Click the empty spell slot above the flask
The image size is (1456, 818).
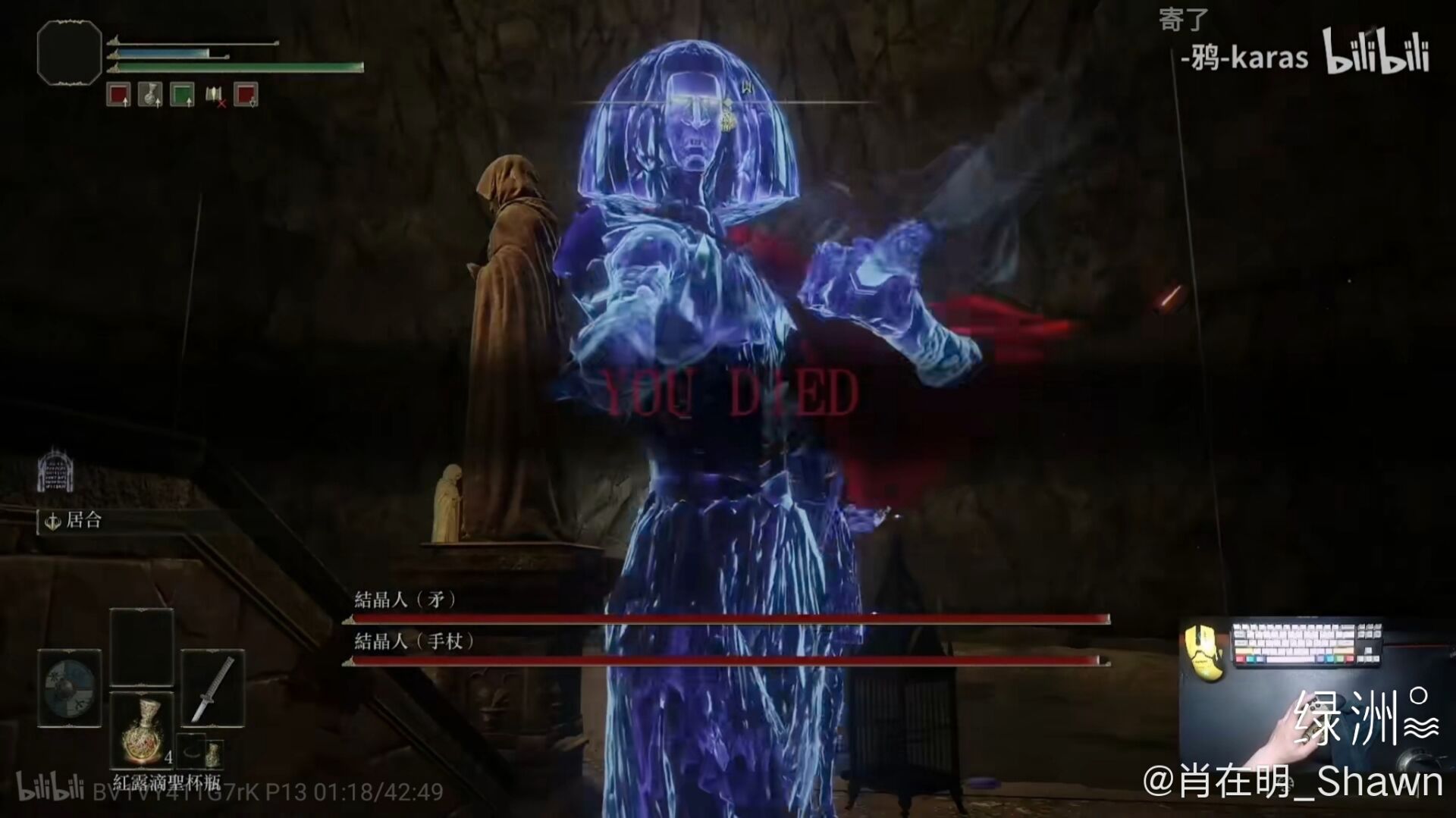pos(142,647)
